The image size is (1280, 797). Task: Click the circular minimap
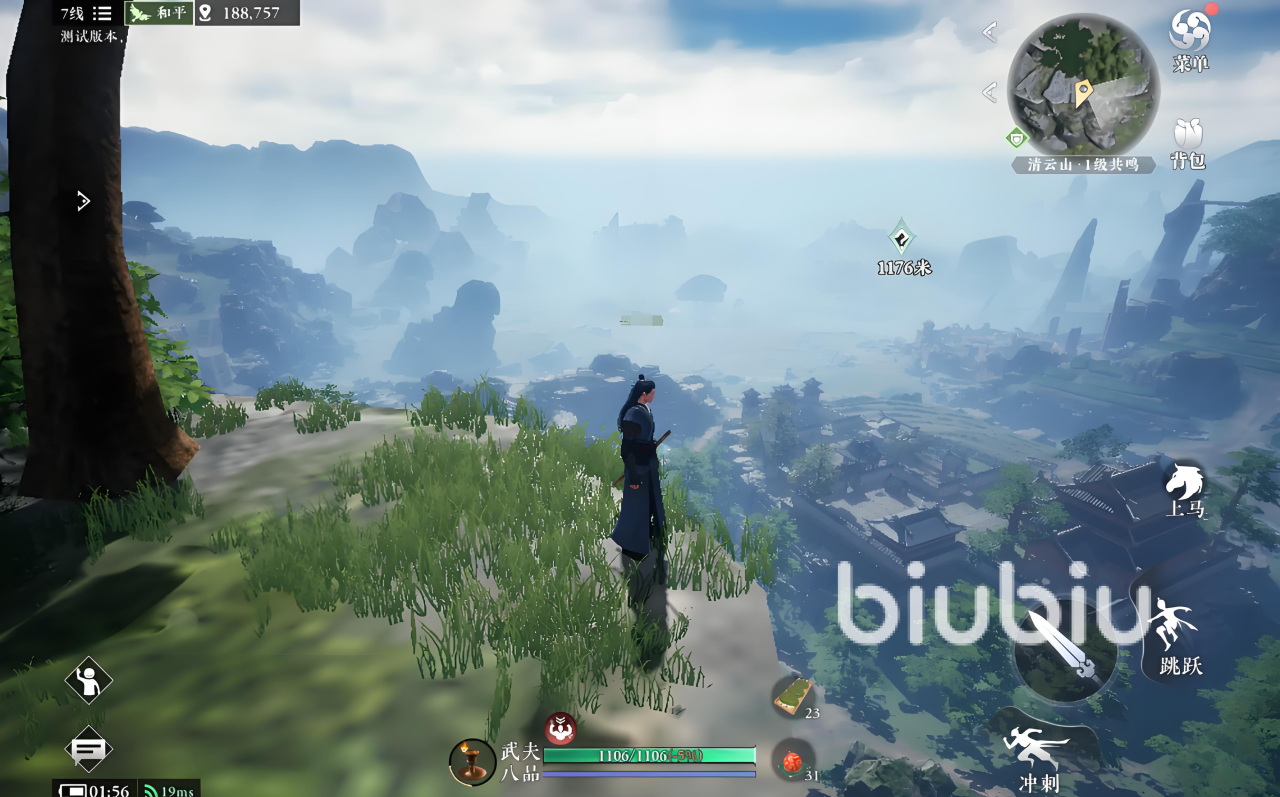click(1082, 84)
